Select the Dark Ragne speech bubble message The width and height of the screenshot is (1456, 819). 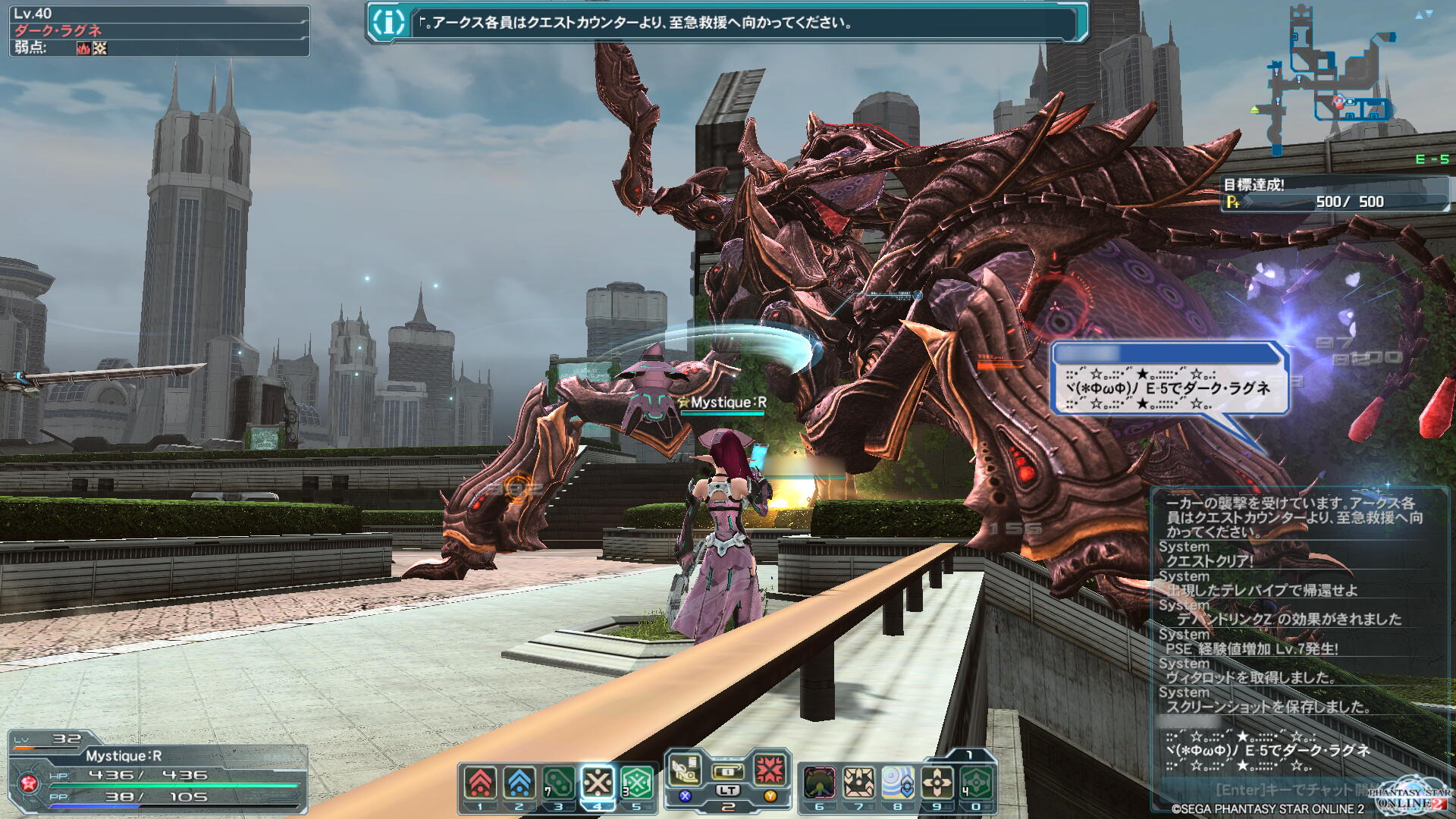[x=1169, y=388]
